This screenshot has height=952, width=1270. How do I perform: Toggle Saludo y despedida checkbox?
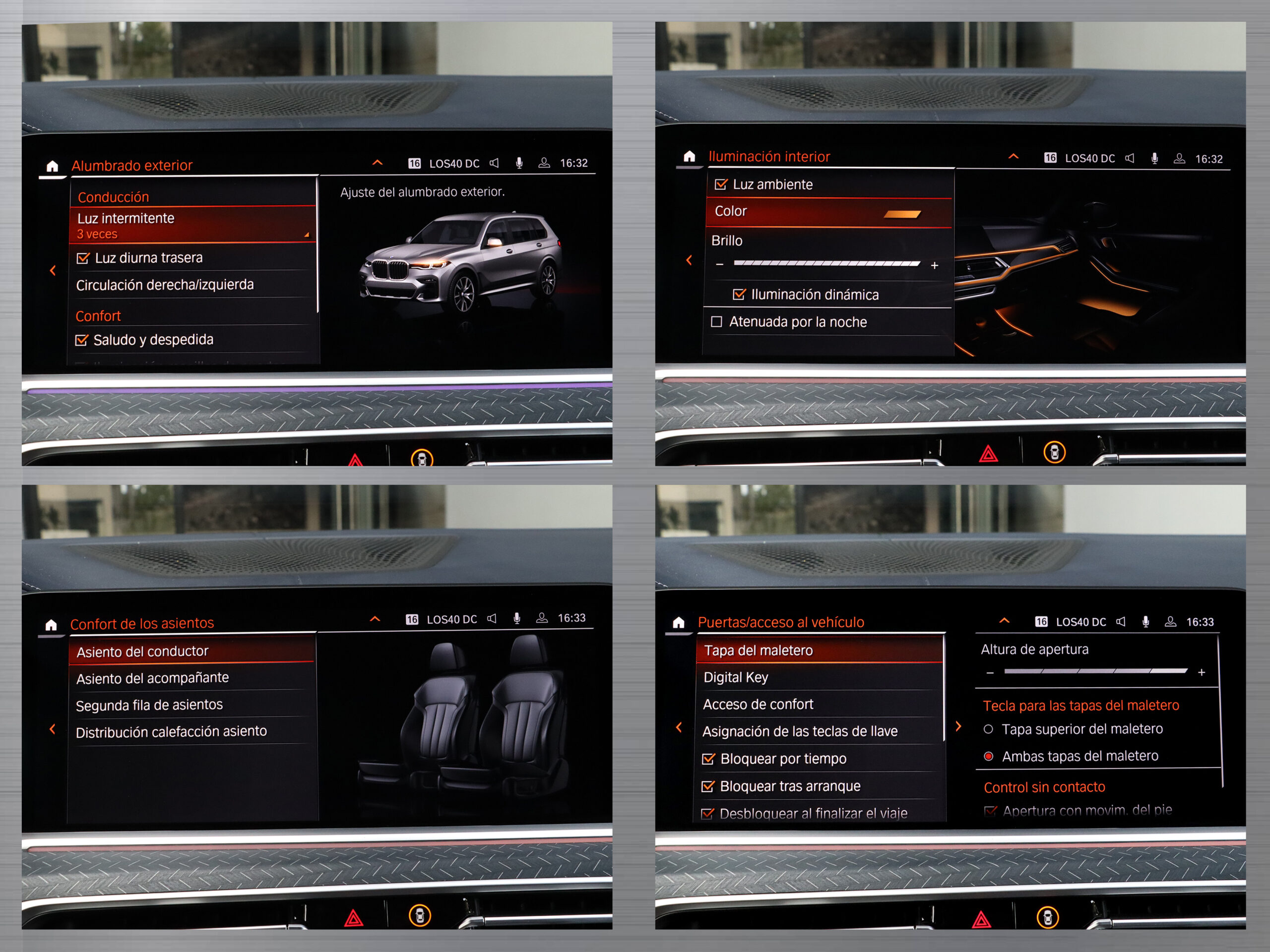[x=82, y=340]
